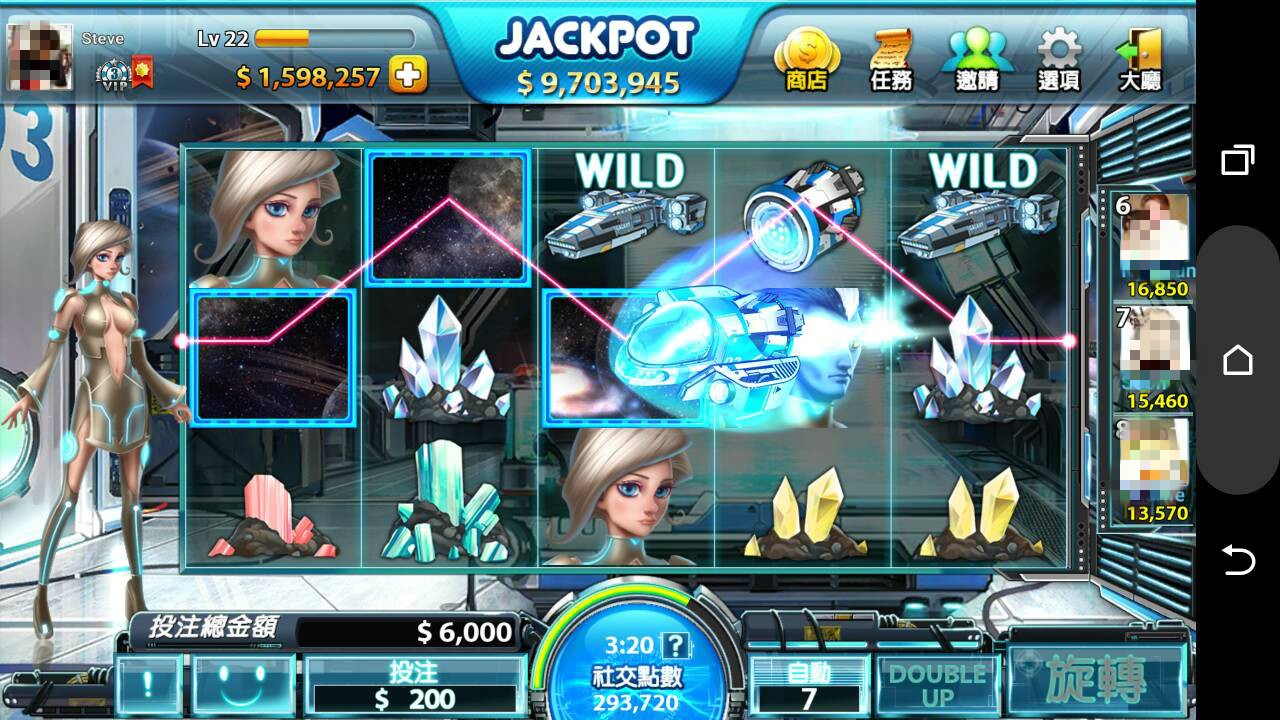Image resolution: width=1280 pixels, height=720 pixels.
Task: Open the 任務 missions scroll
Action: (x=891, y=60)
